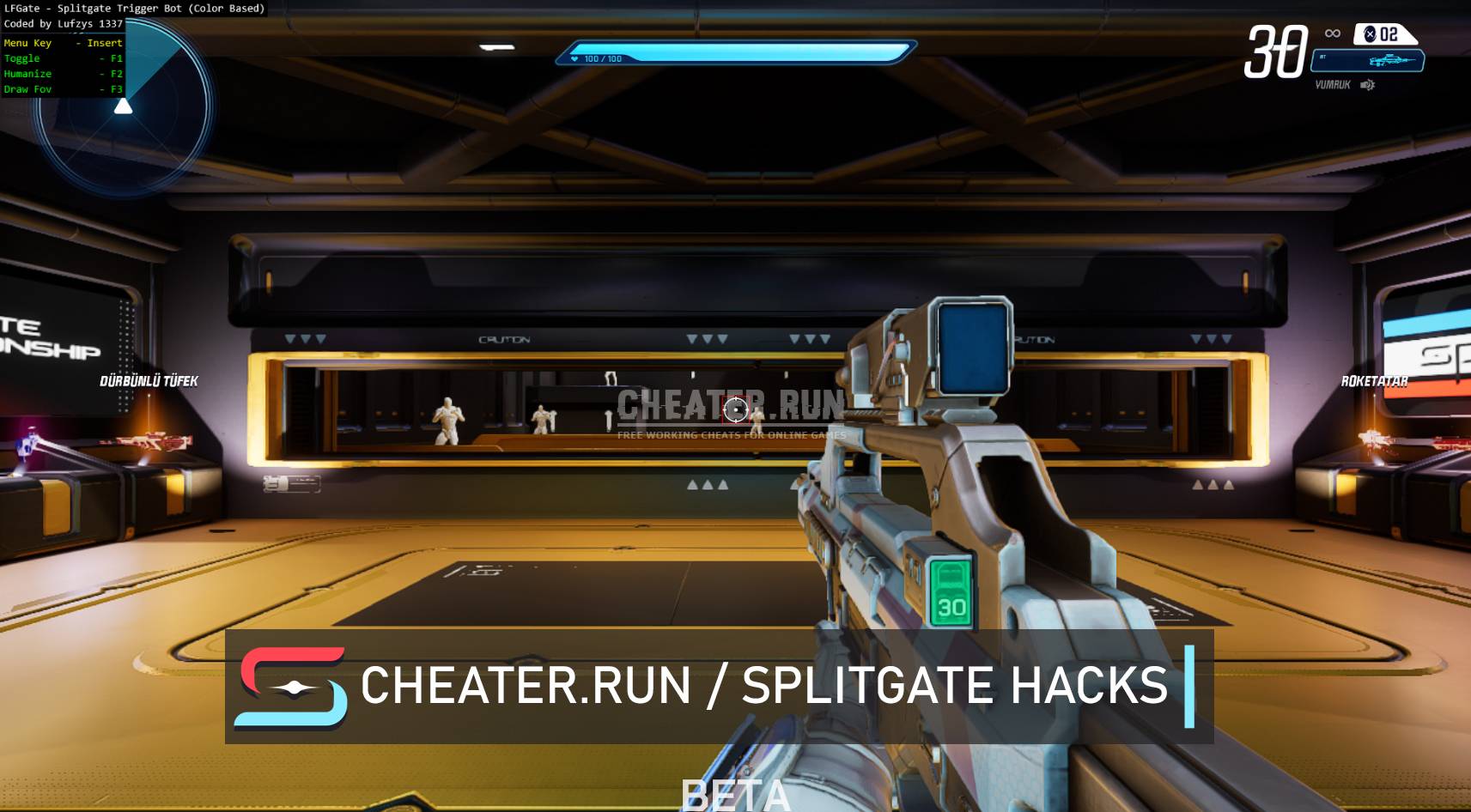Select the LFGate Splitgate Trigger Bot title bar
The height and width of the screenshot is (812, 1471).
pos(135,7)
